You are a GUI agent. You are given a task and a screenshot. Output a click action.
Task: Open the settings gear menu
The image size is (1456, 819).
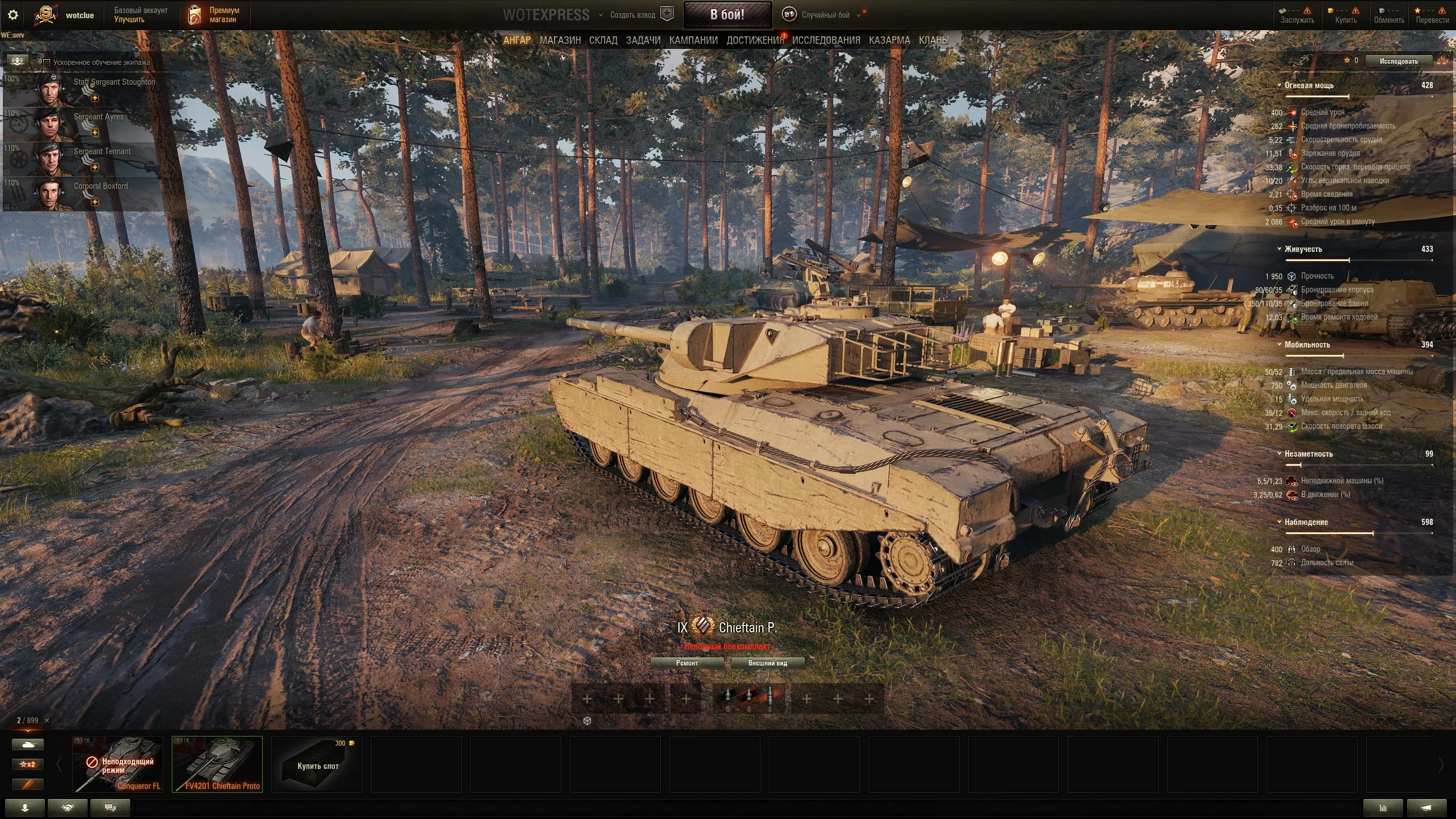(x=13, y=15)
